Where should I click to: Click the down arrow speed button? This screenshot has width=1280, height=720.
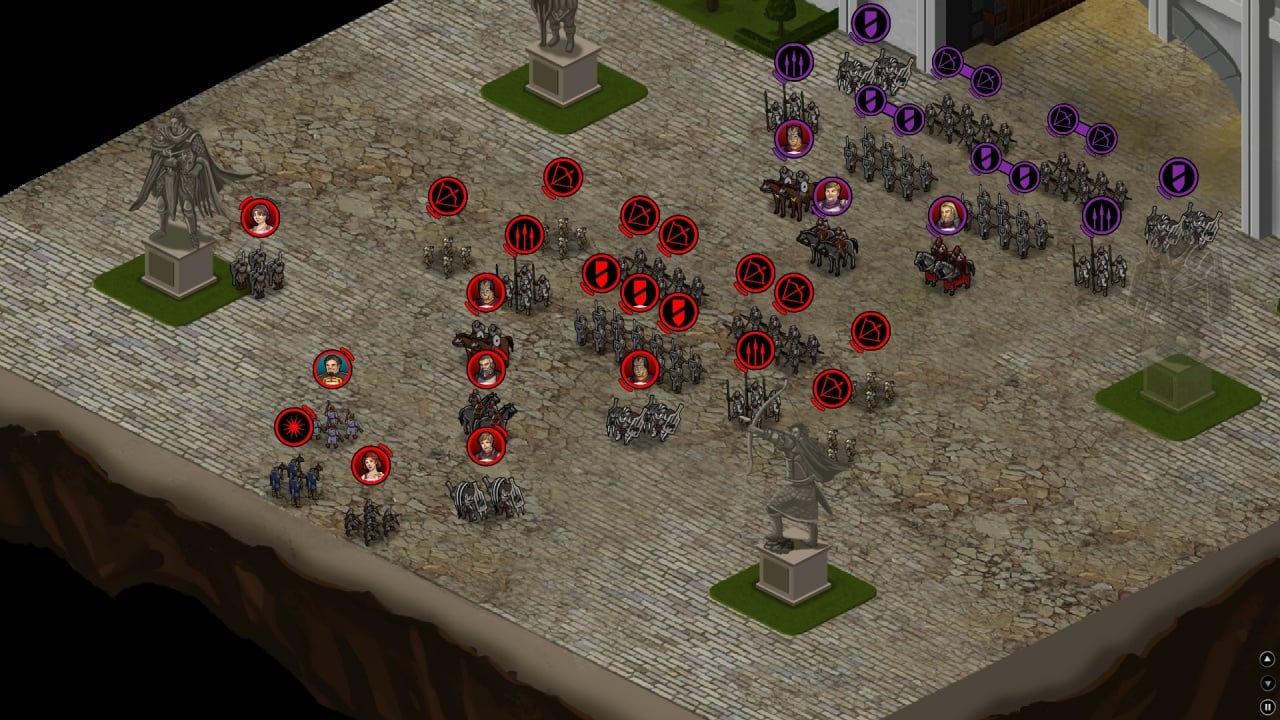pos(1267,683)
